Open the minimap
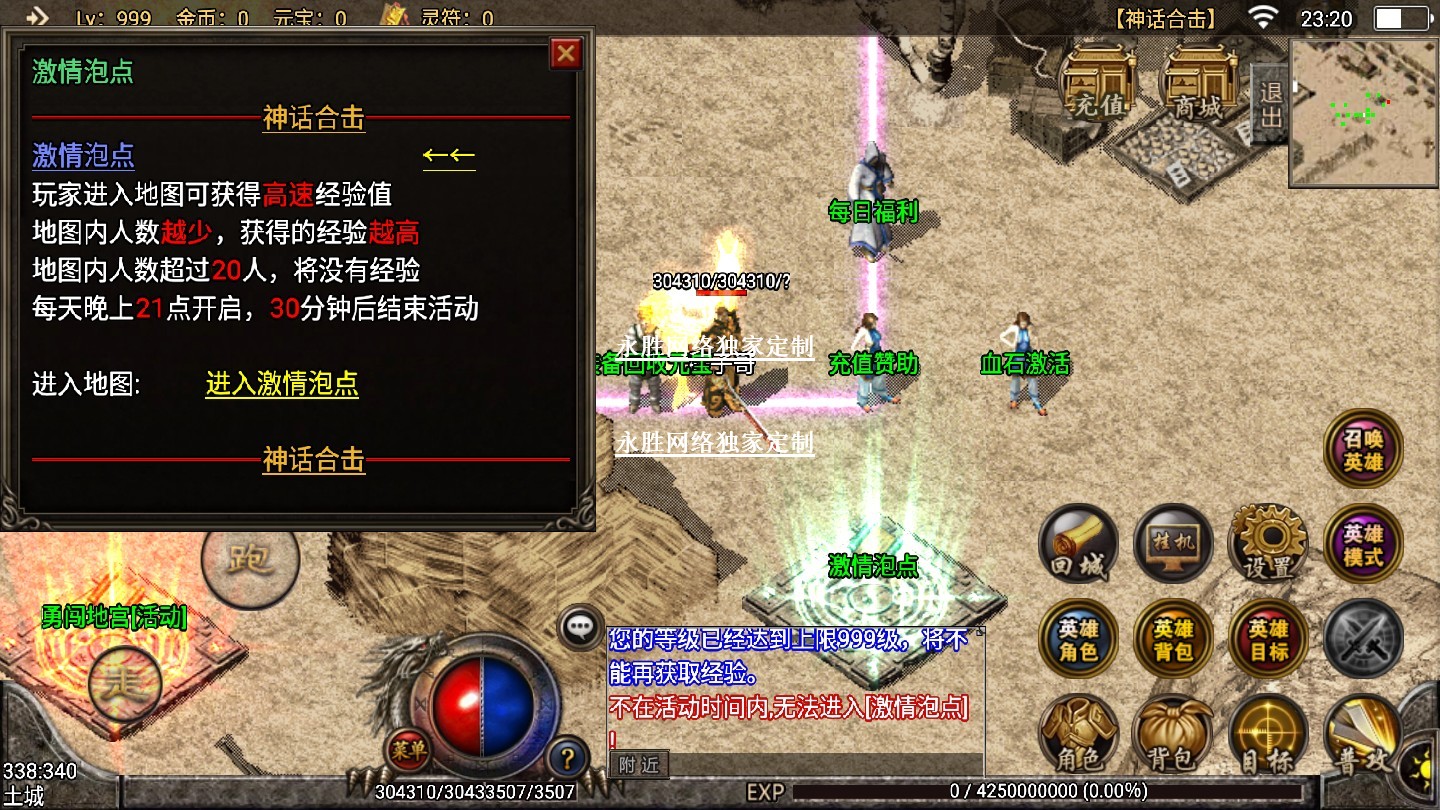1440x810 pixels. (x=1364, y=113)
